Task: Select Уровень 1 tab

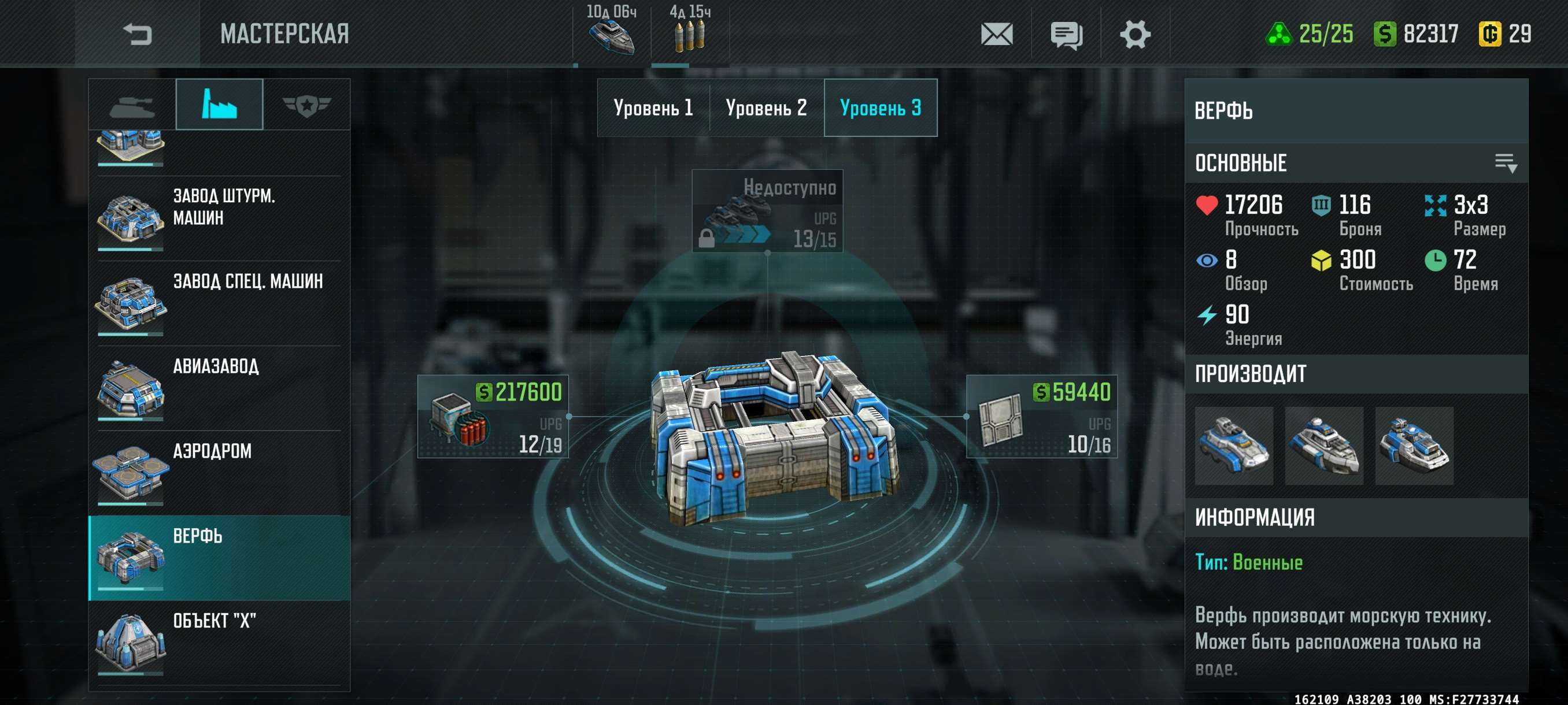Action: (653, 108)
